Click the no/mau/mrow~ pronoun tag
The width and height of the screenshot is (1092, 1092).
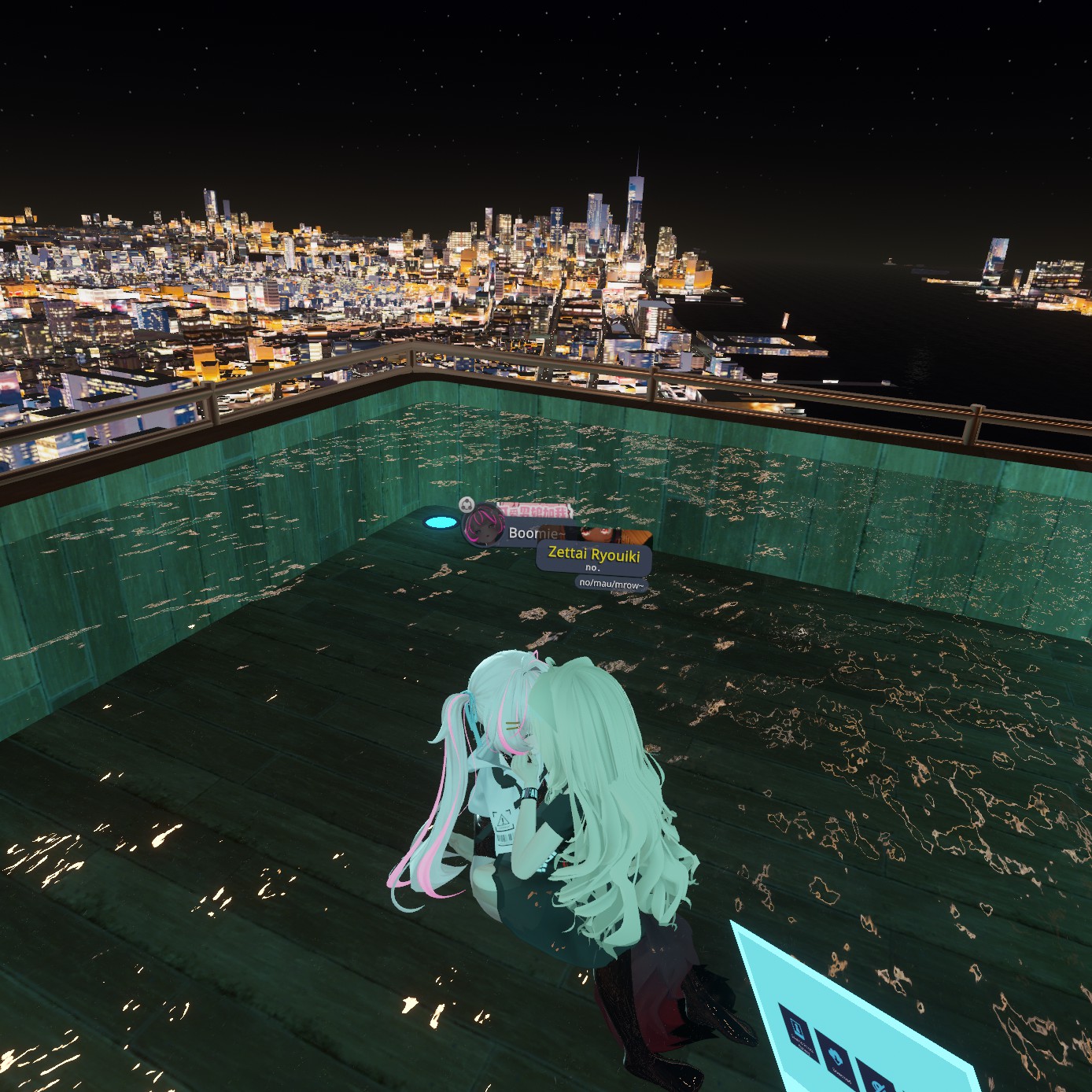[611, 583]
